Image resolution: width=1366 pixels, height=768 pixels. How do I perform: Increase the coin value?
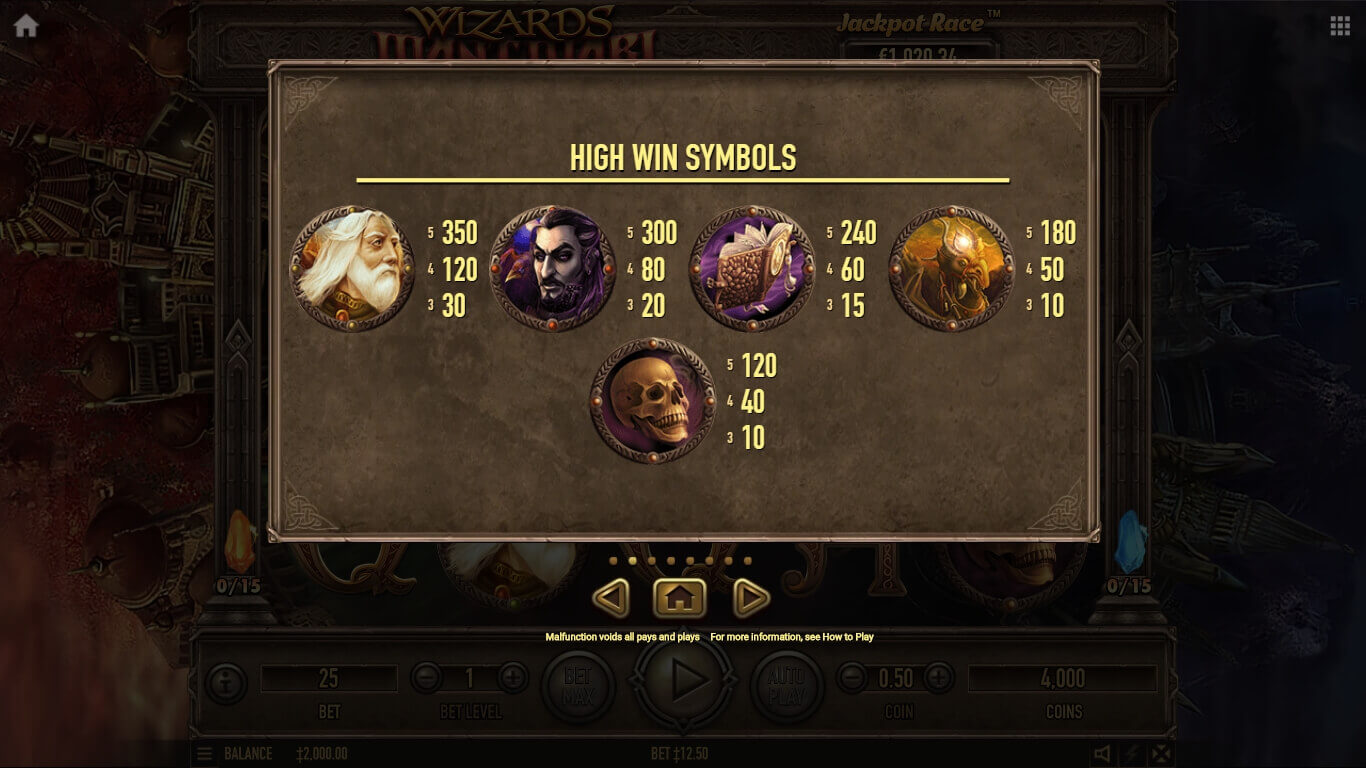[x=938, y=678]
